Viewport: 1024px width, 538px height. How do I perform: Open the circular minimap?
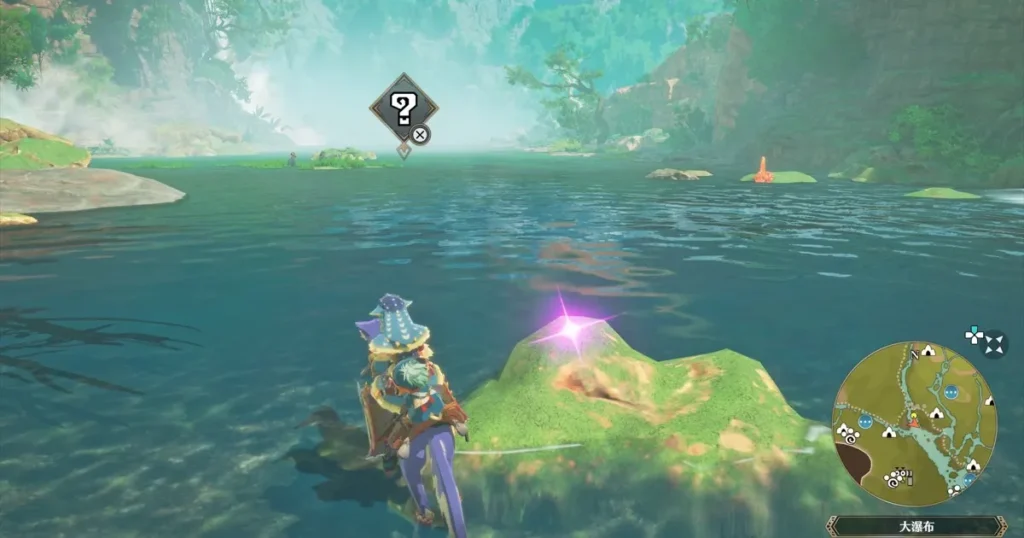(914, 424)
